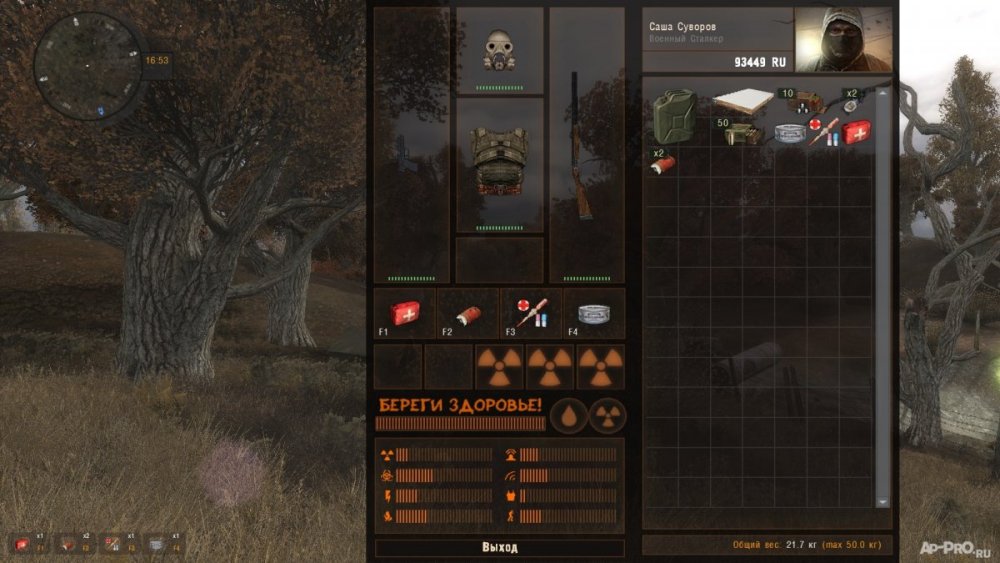Use the F2 quick slot sausage
Screen dimensions: 1000x563
tap(464, 312)
